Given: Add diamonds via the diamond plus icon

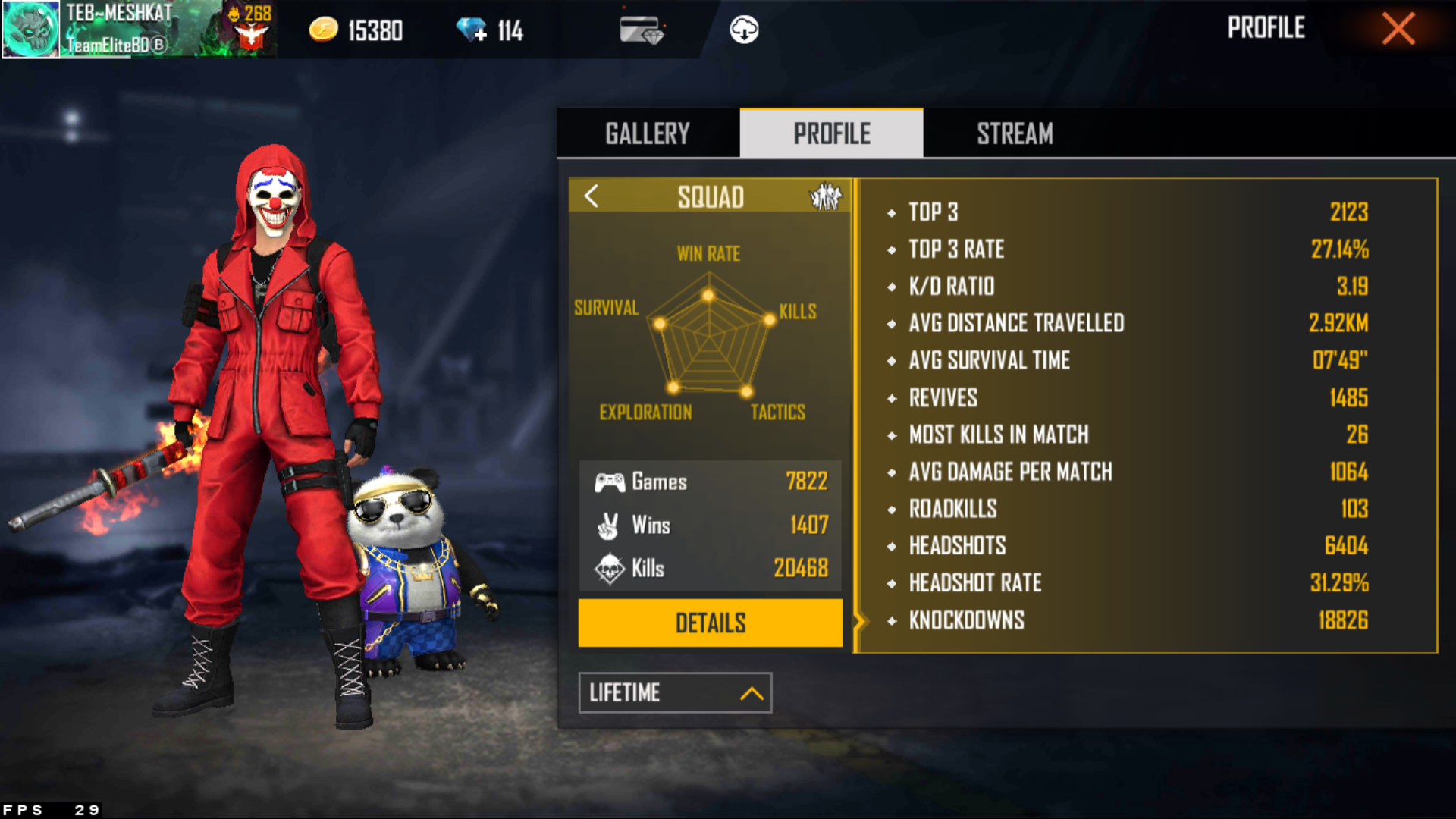Looking at the screenshot, I should click(x=472, y=30).
